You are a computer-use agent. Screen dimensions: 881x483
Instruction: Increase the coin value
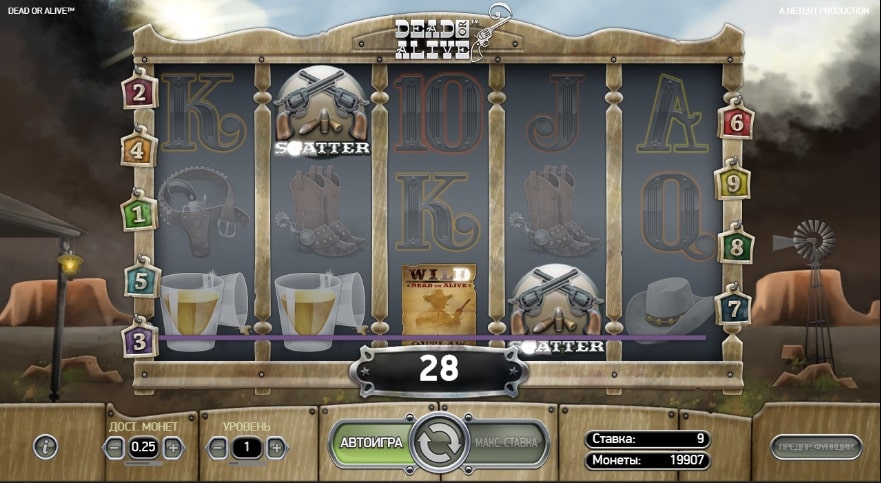172,447
